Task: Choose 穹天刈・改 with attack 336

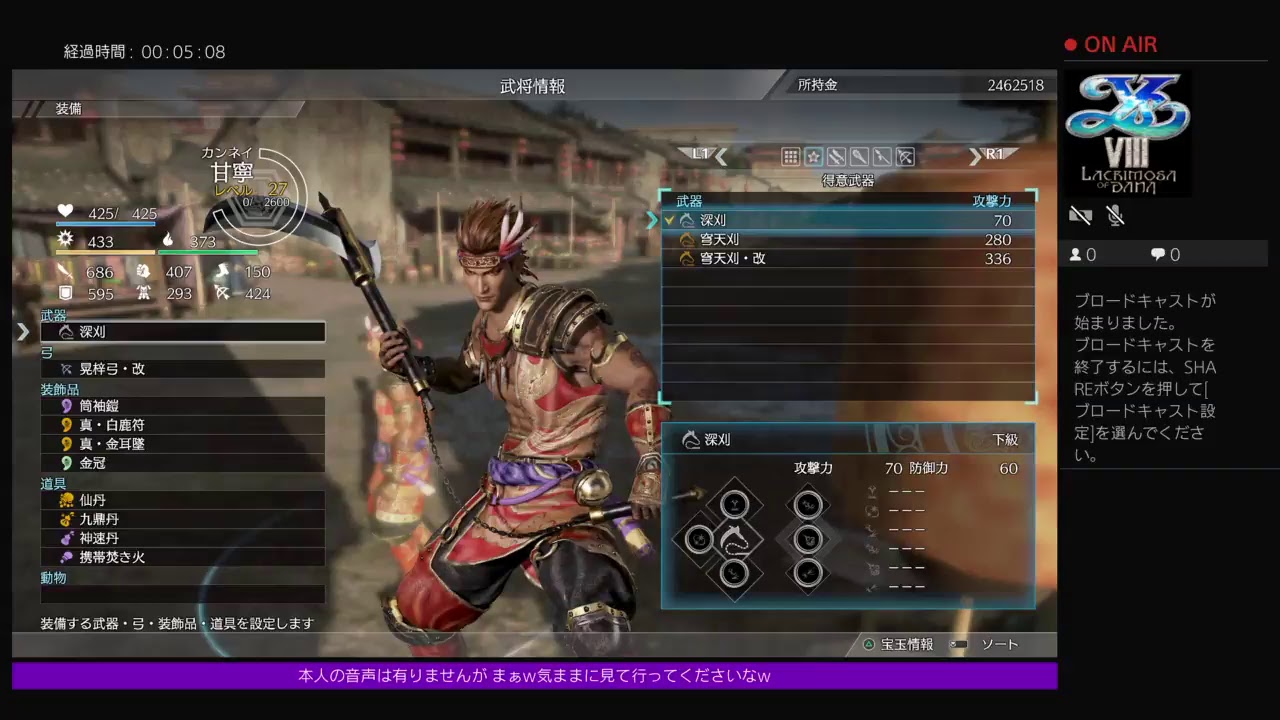Action: 848,259
